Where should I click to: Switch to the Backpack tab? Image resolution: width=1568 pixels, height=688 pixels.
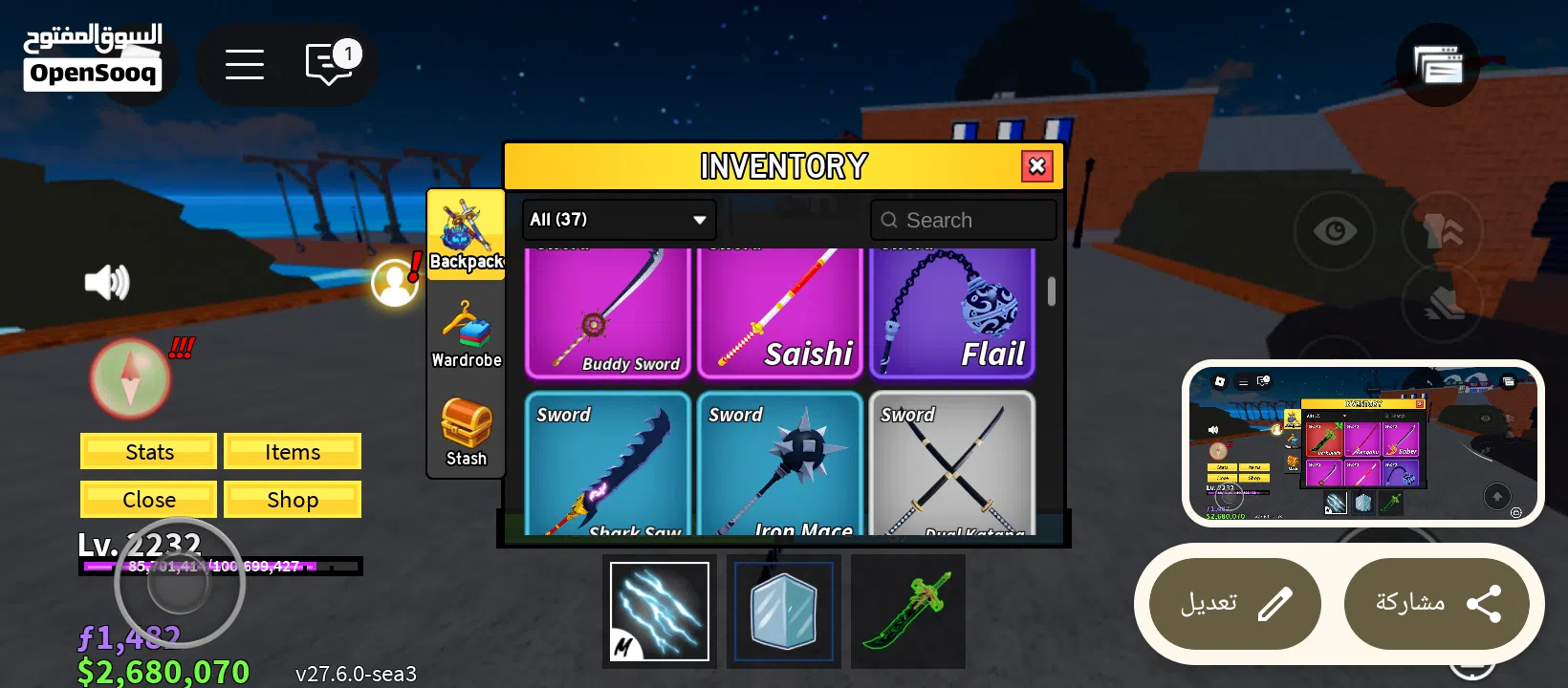(466, 234)
